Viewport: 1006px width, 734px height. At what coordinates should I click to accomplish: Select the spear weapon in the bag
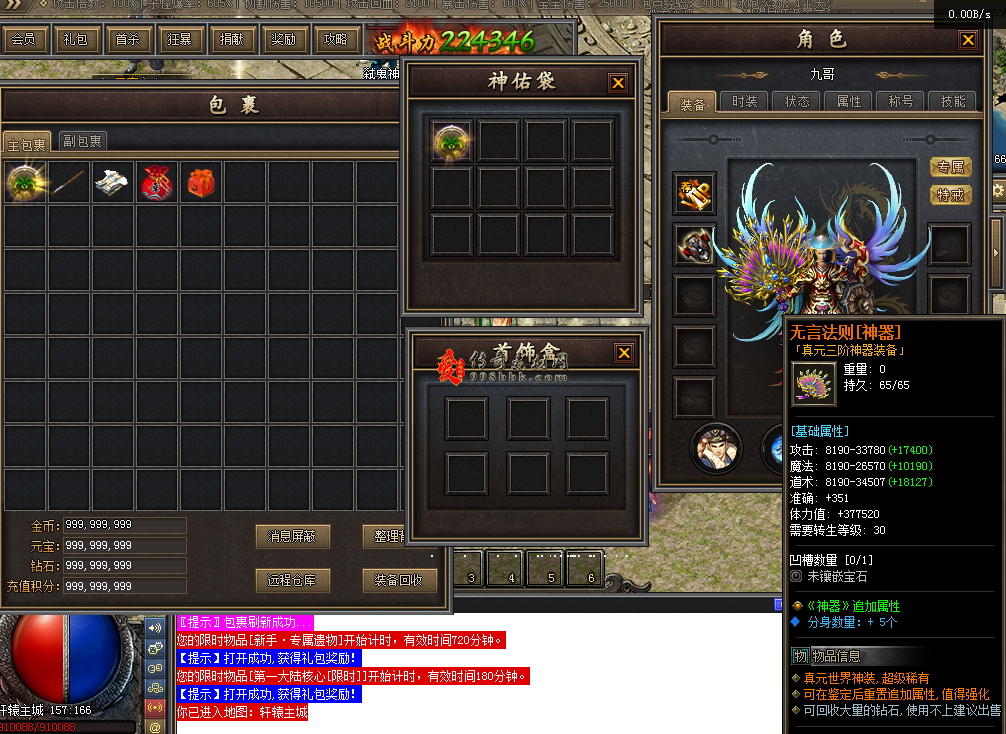point(68,182)
